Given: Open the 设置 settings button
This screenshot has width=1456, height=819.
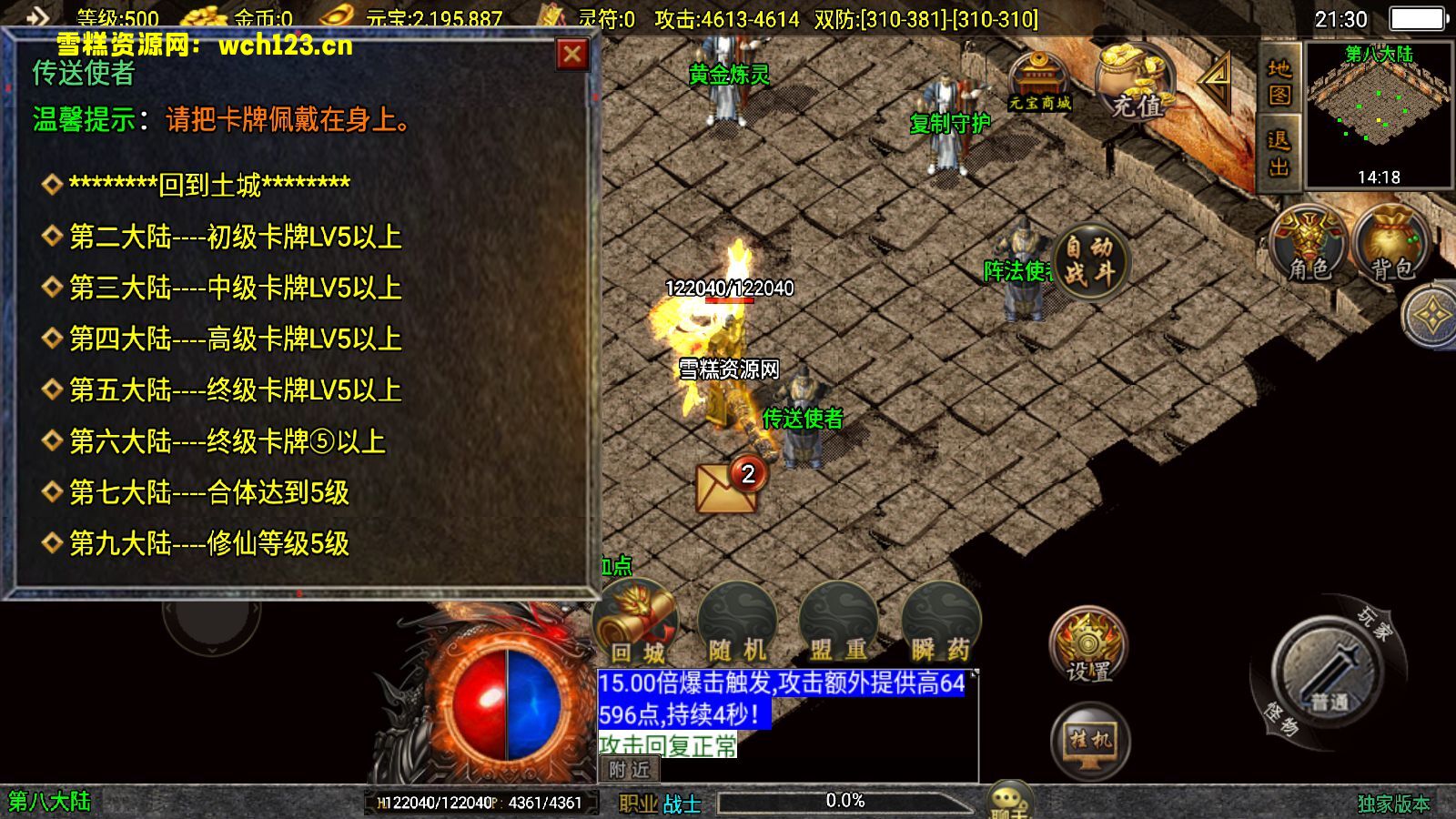Looking at the screenshot, I should pyautogui.click(x=1088, y=644).
